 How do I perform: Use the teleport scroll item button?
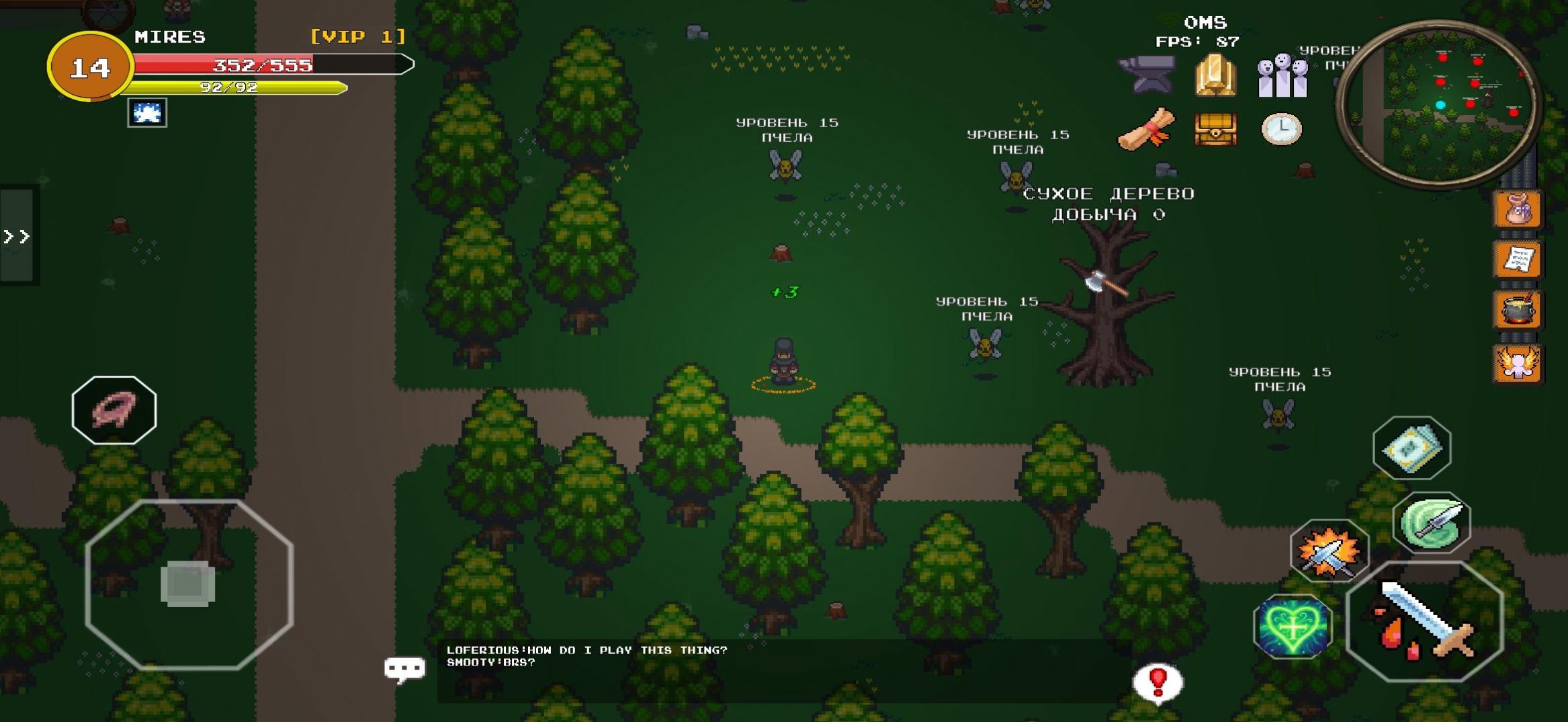(x=1411, y=448)
